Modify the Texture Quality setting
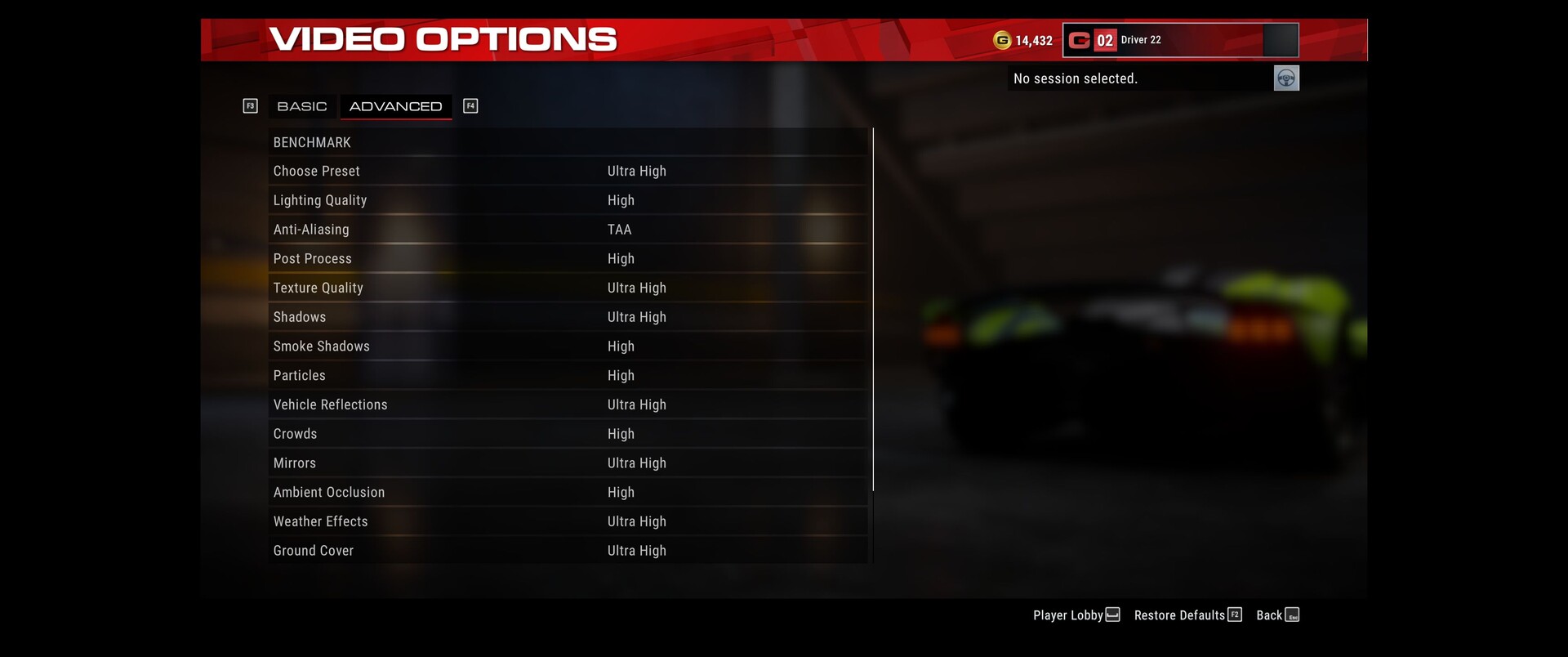Viewport: 1568px width, 657px height. [567, 288]
